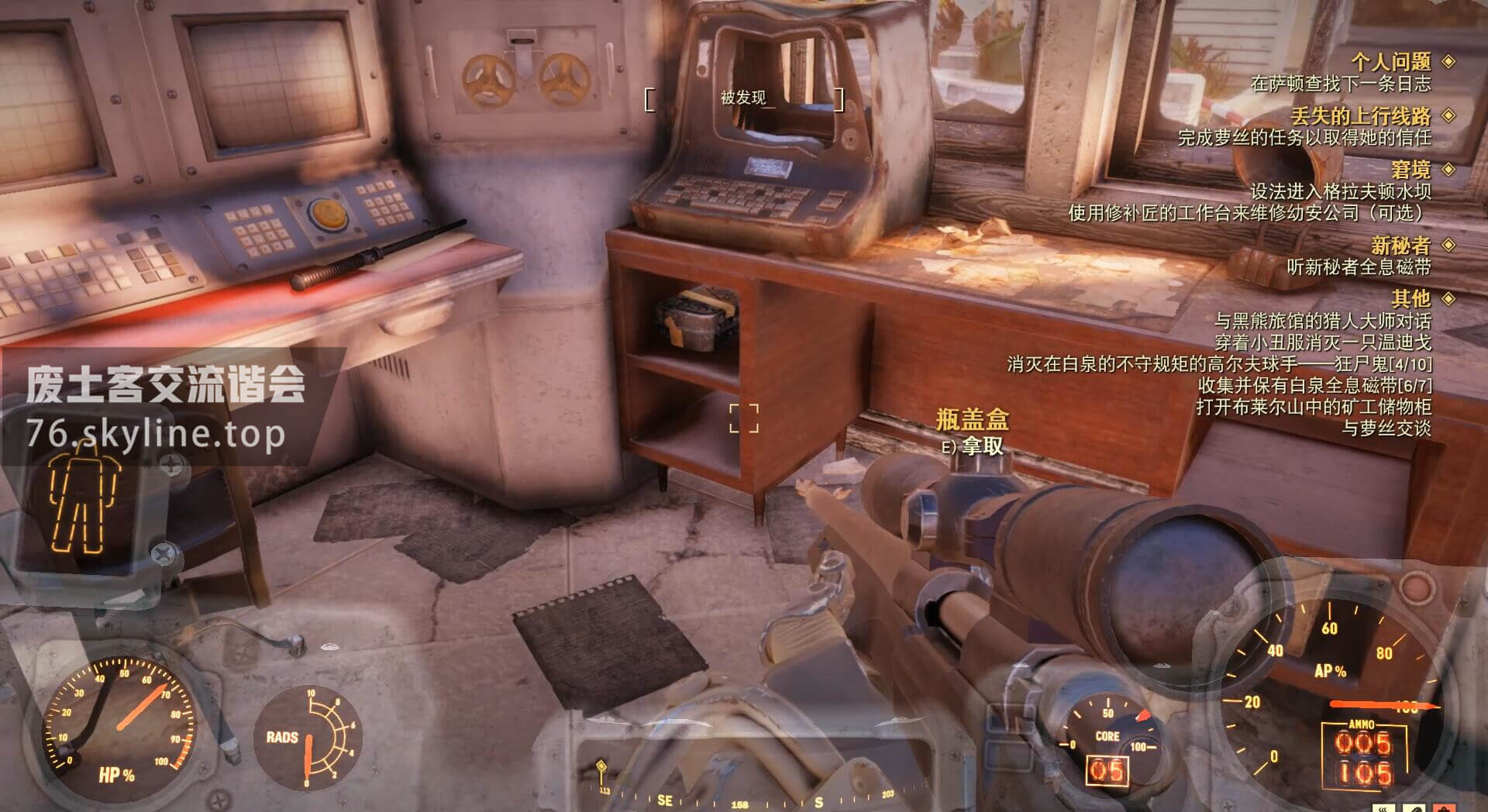This screenshot has height=812, width=1488.
Task: Click the quest marker on the compass
Action: coord(601,769)
